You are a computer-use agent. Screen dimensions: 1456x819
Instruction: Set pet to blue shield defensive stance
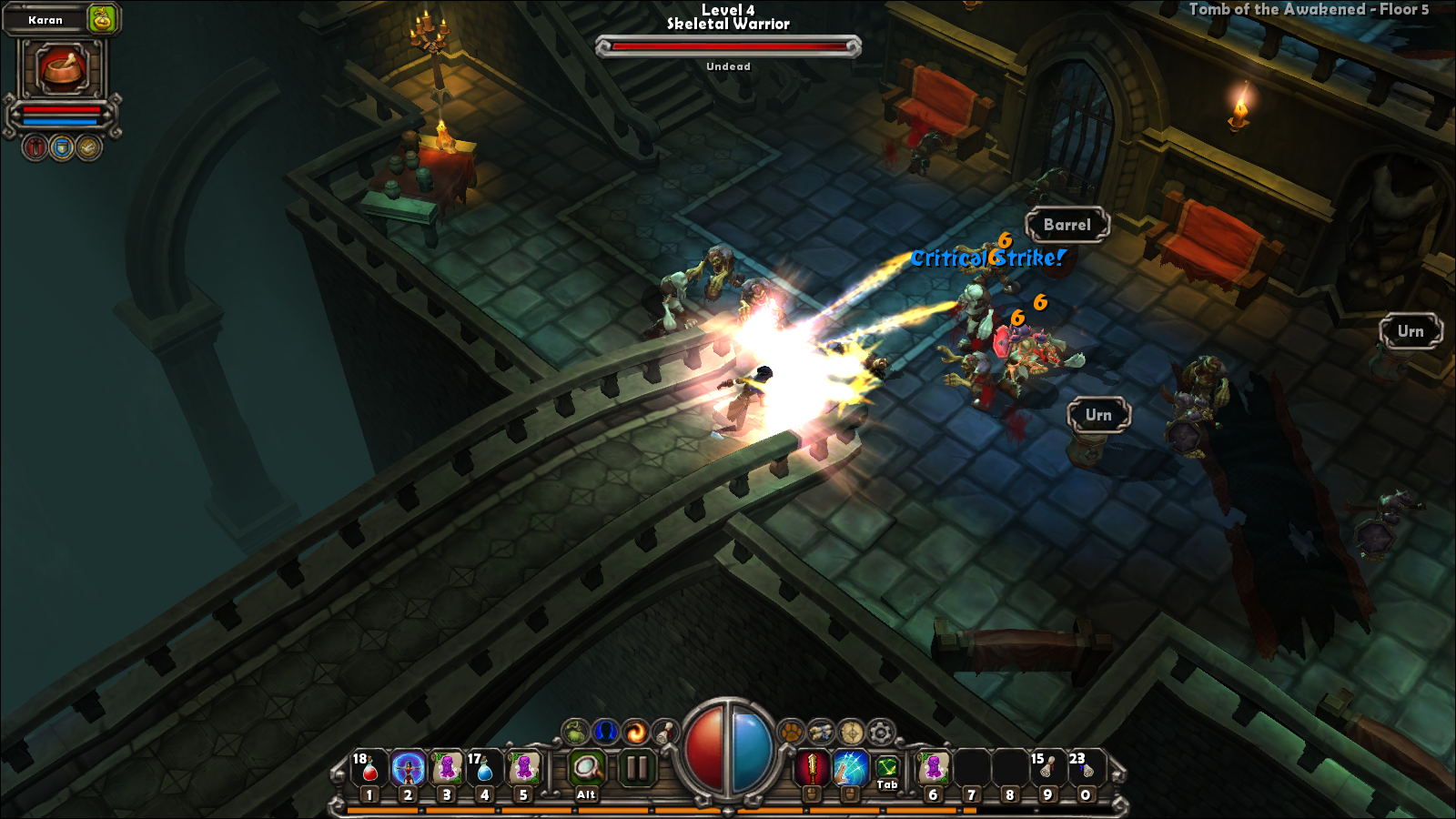point(62,147)
